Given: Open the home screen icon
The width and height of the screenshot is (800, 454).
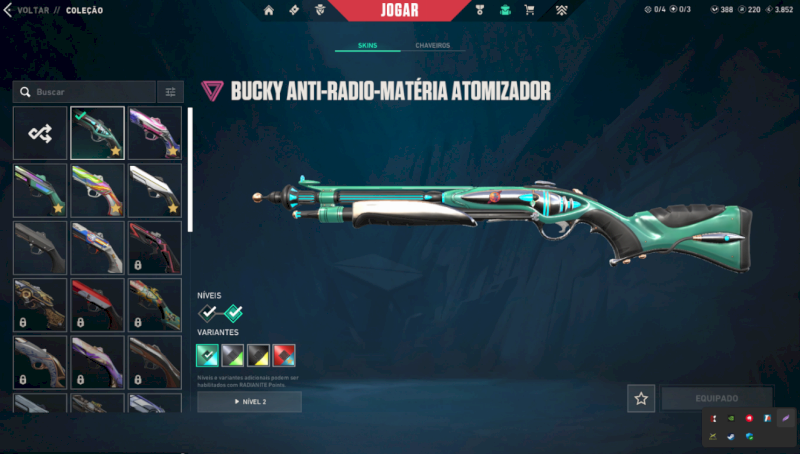Looking at the screenshot, I should pos(269,10).
